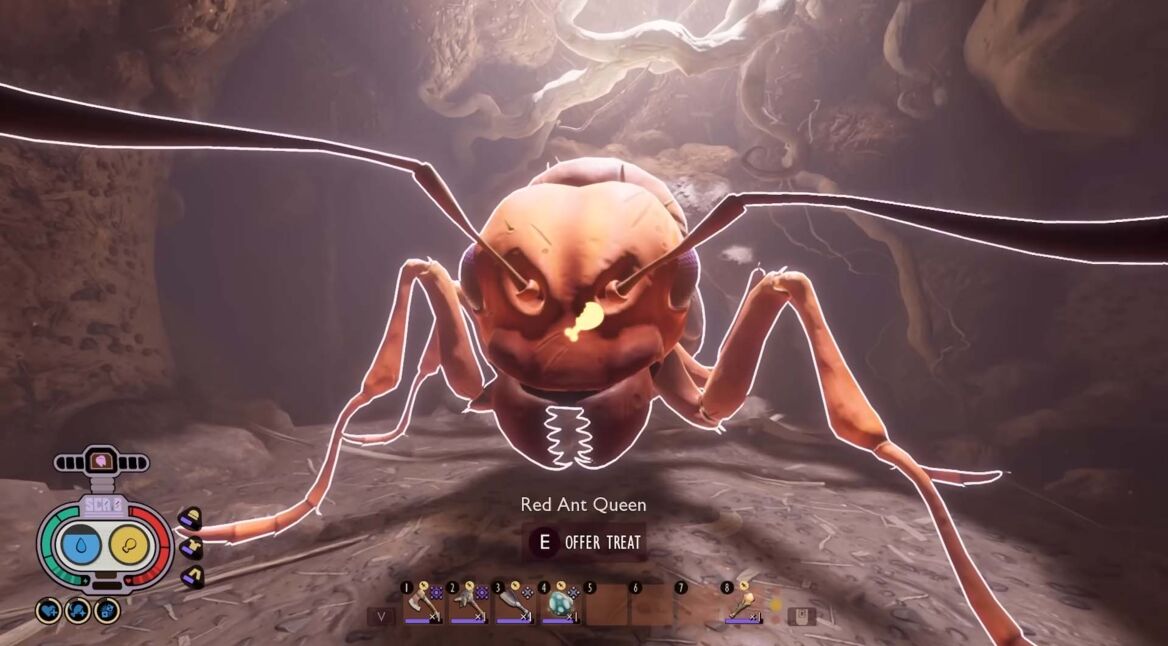Expand the hotbar with the V arrow

pos(381,616)
